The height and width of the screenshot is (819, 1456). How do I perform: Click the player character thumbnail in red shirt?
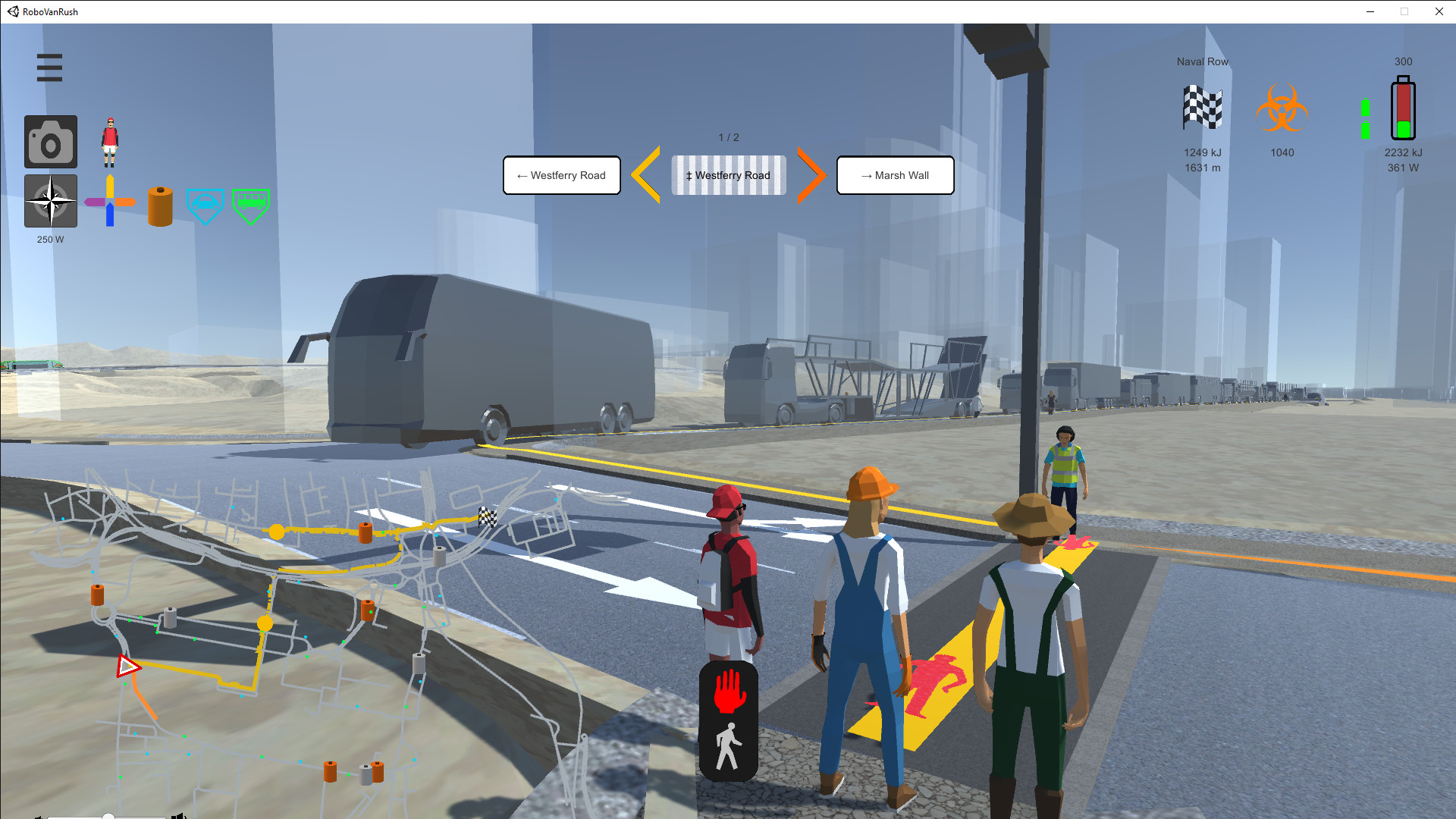[x=109, y=141]
